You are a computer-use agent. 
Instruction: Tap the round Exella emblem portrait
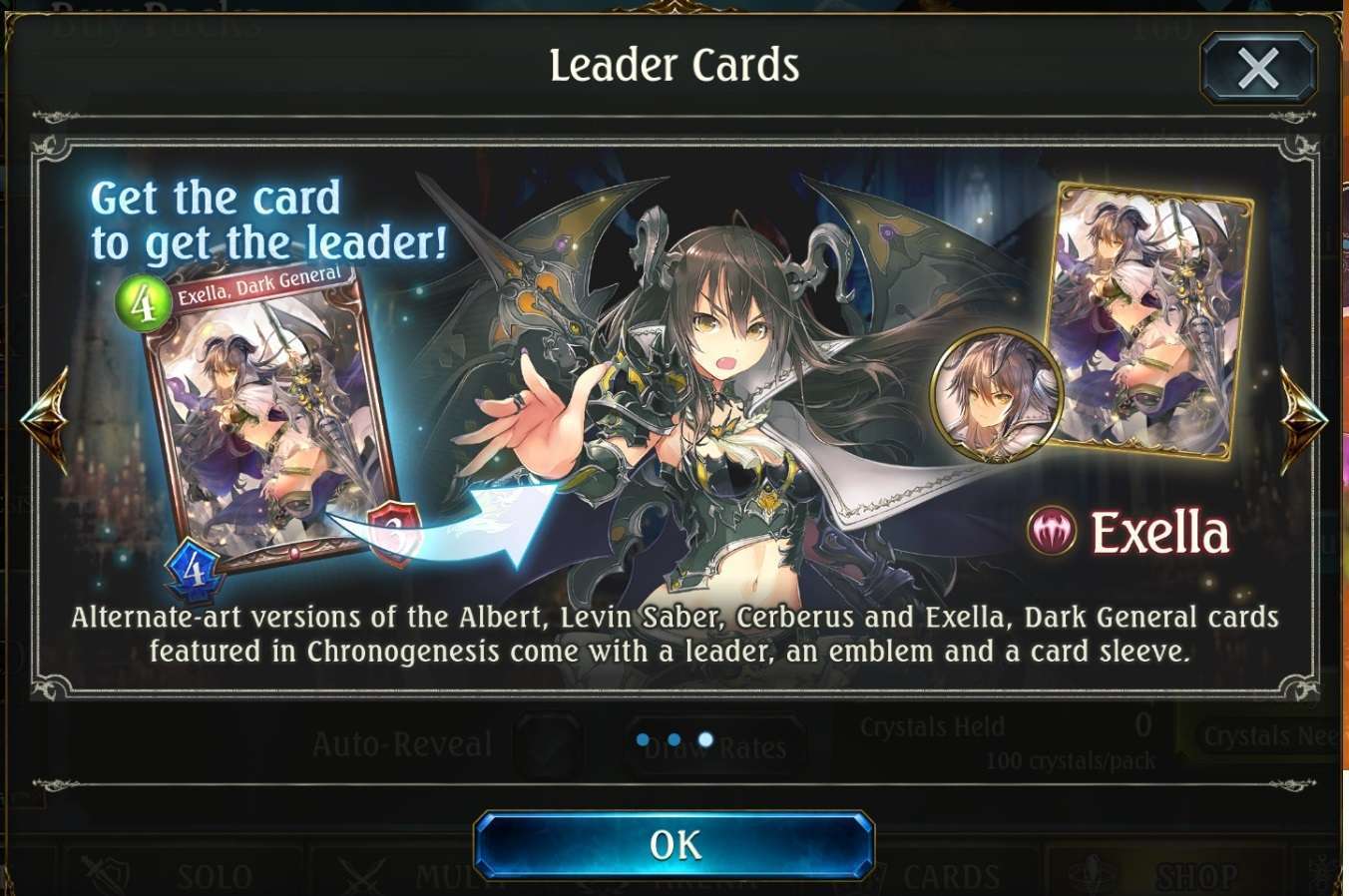pos(995,394)
